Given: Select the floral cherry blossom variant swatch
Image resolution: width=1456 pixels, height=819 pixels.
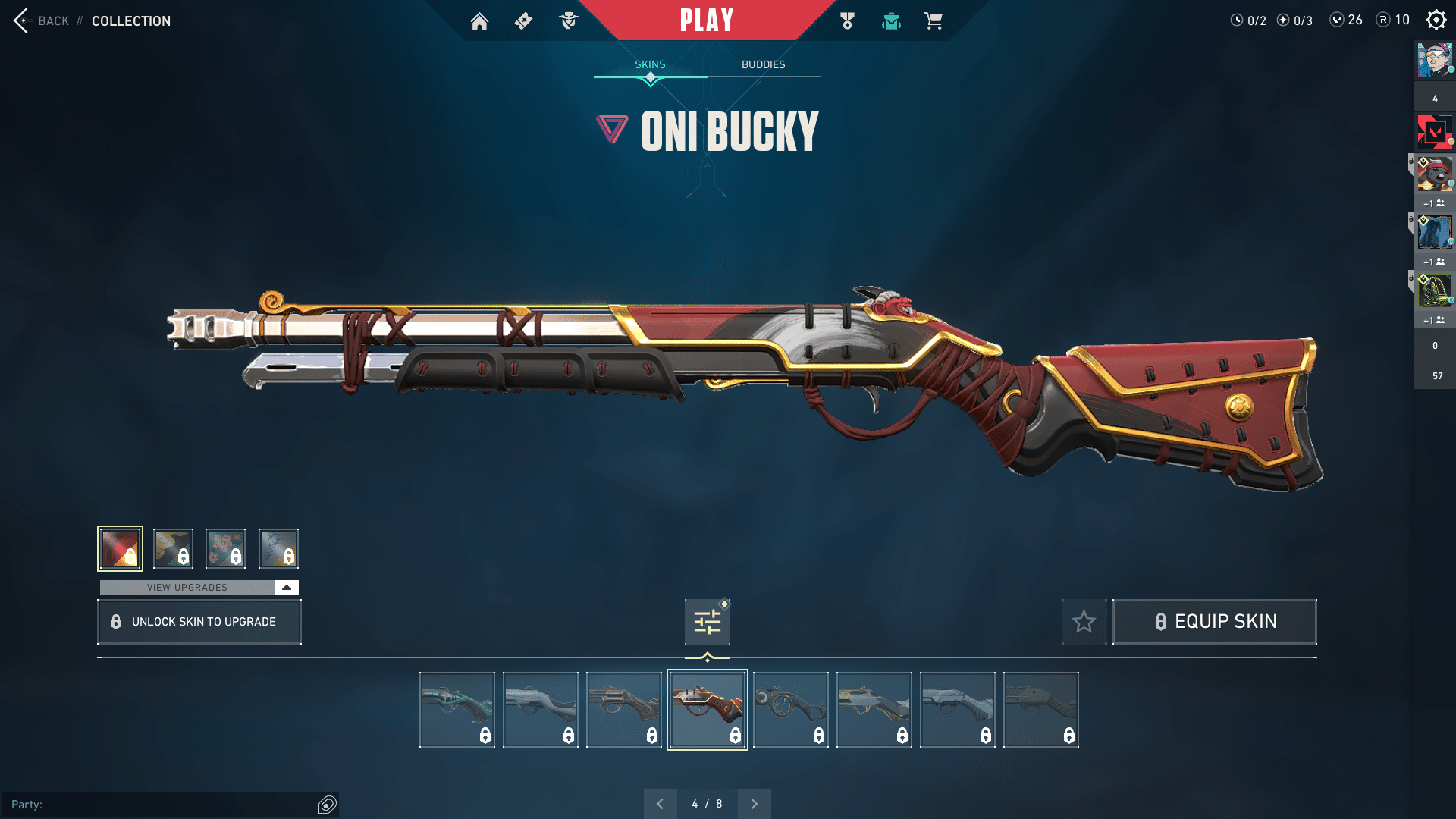Looking at the screenshot, I should (226, 548).
